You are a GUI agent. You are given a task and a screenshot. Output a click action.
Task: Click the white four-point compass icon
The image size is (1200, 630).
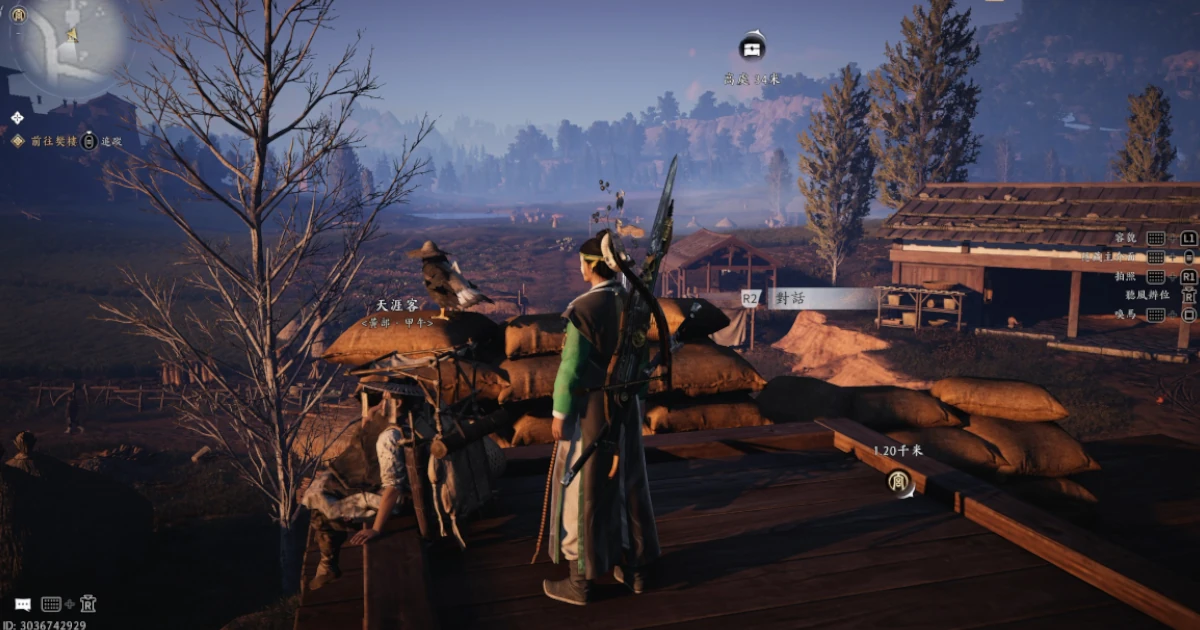click(x=17, y=118)
